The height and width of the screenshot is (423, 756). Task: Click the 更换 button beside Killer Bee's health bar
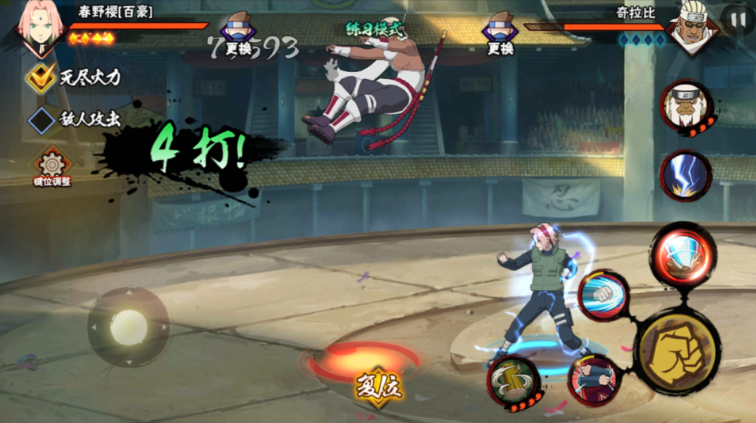[x=500, y=34]
